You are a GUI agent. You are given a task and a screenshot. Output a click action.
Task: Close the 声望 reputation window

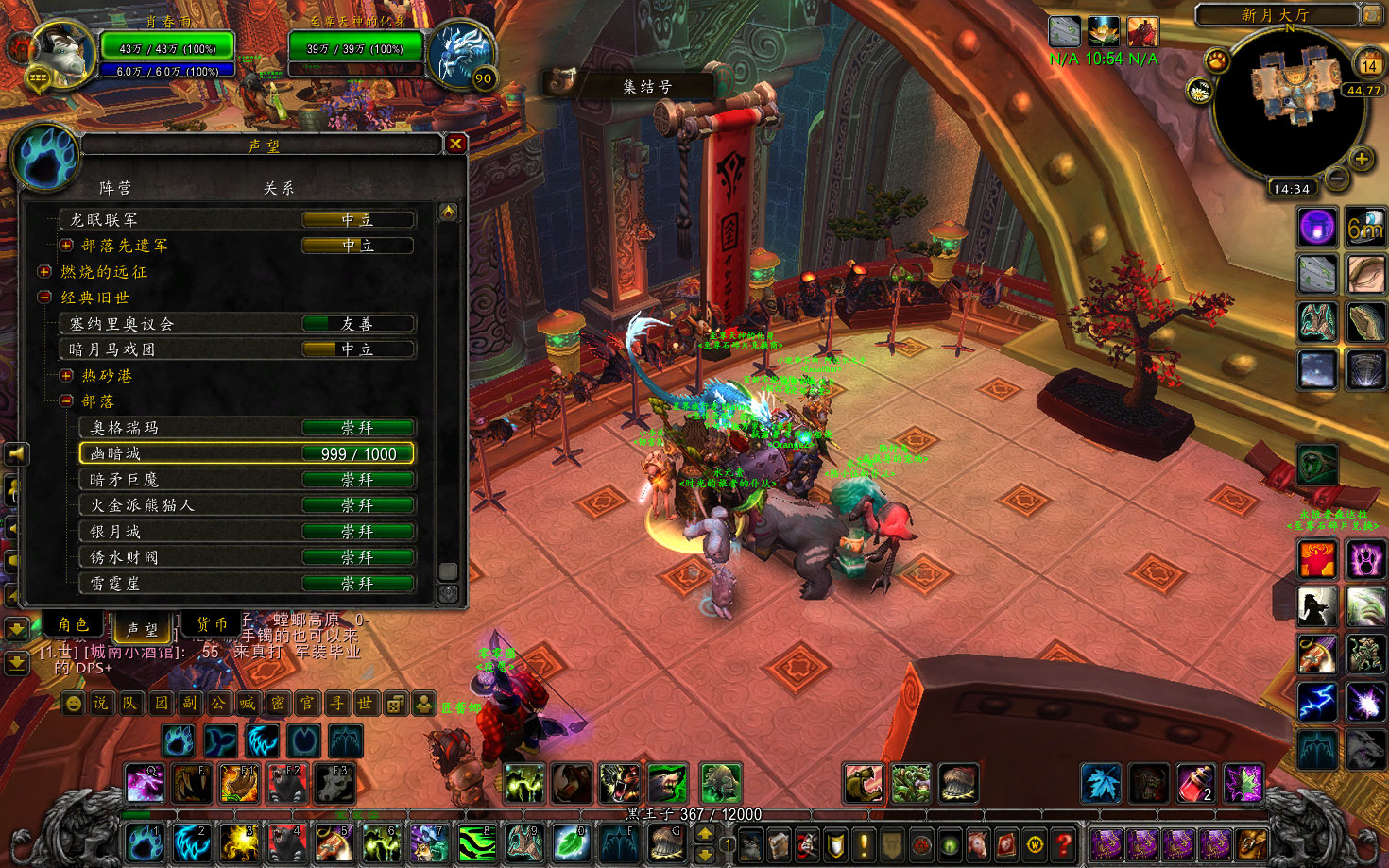pos(455,144)
